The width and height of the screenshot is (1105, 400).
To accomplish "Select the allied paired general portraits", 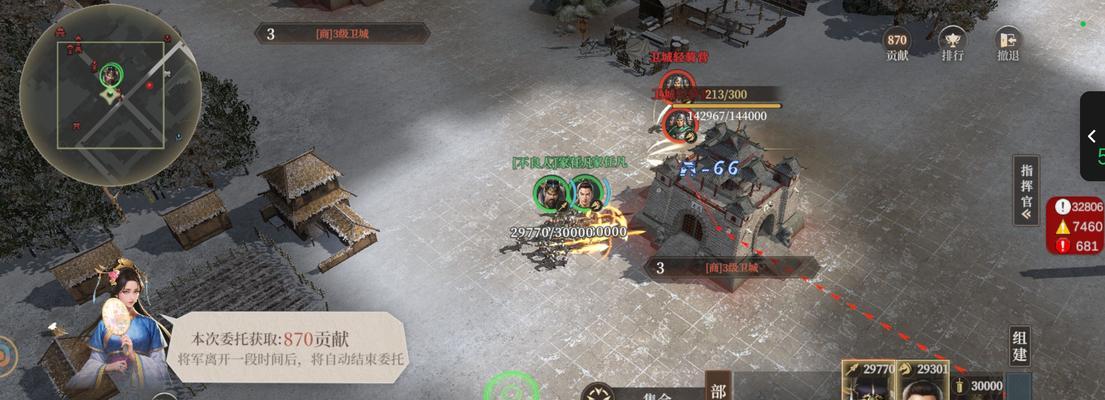I will coord(569,193).
